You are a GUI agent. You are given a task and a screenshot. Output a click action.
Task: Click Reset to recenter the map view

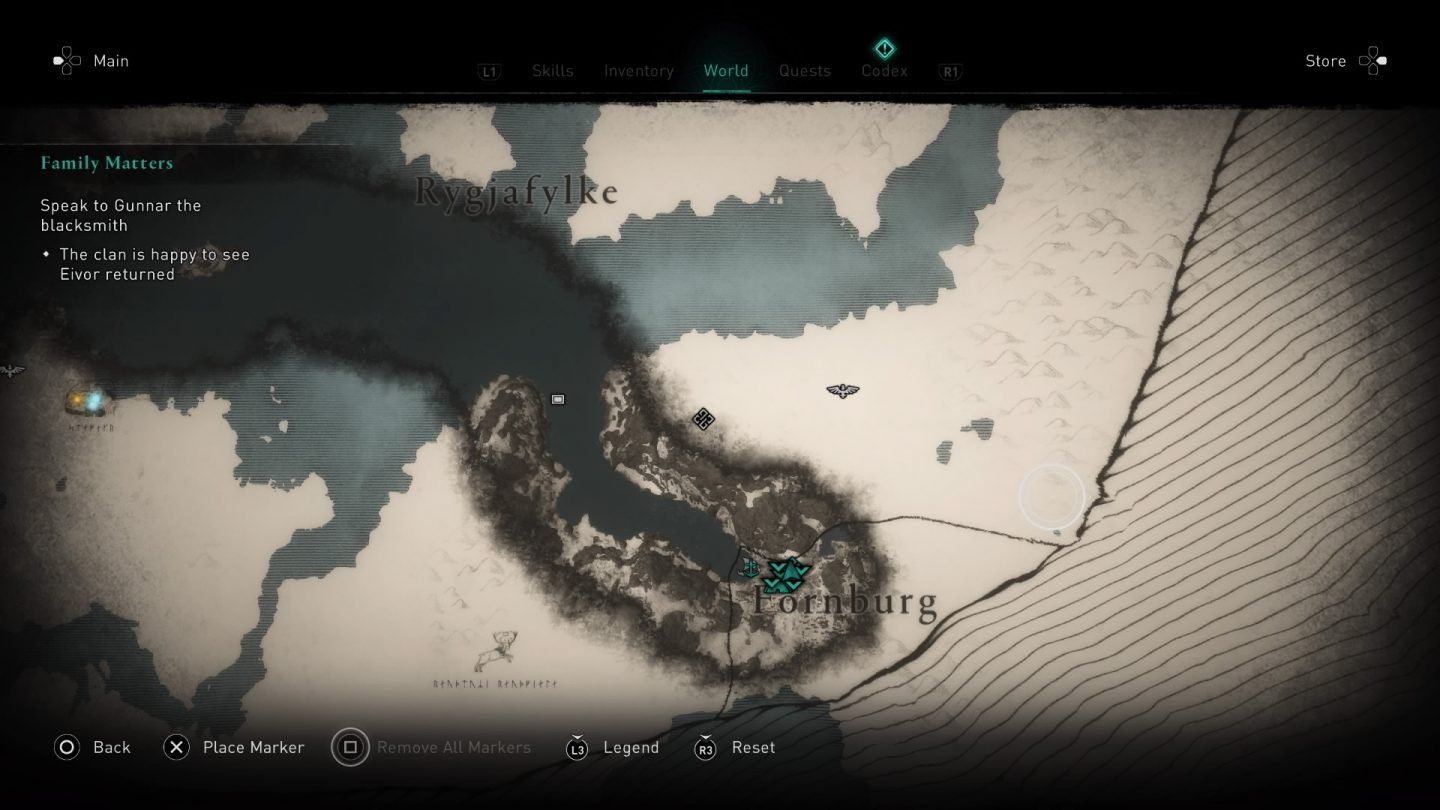point(751,747)
